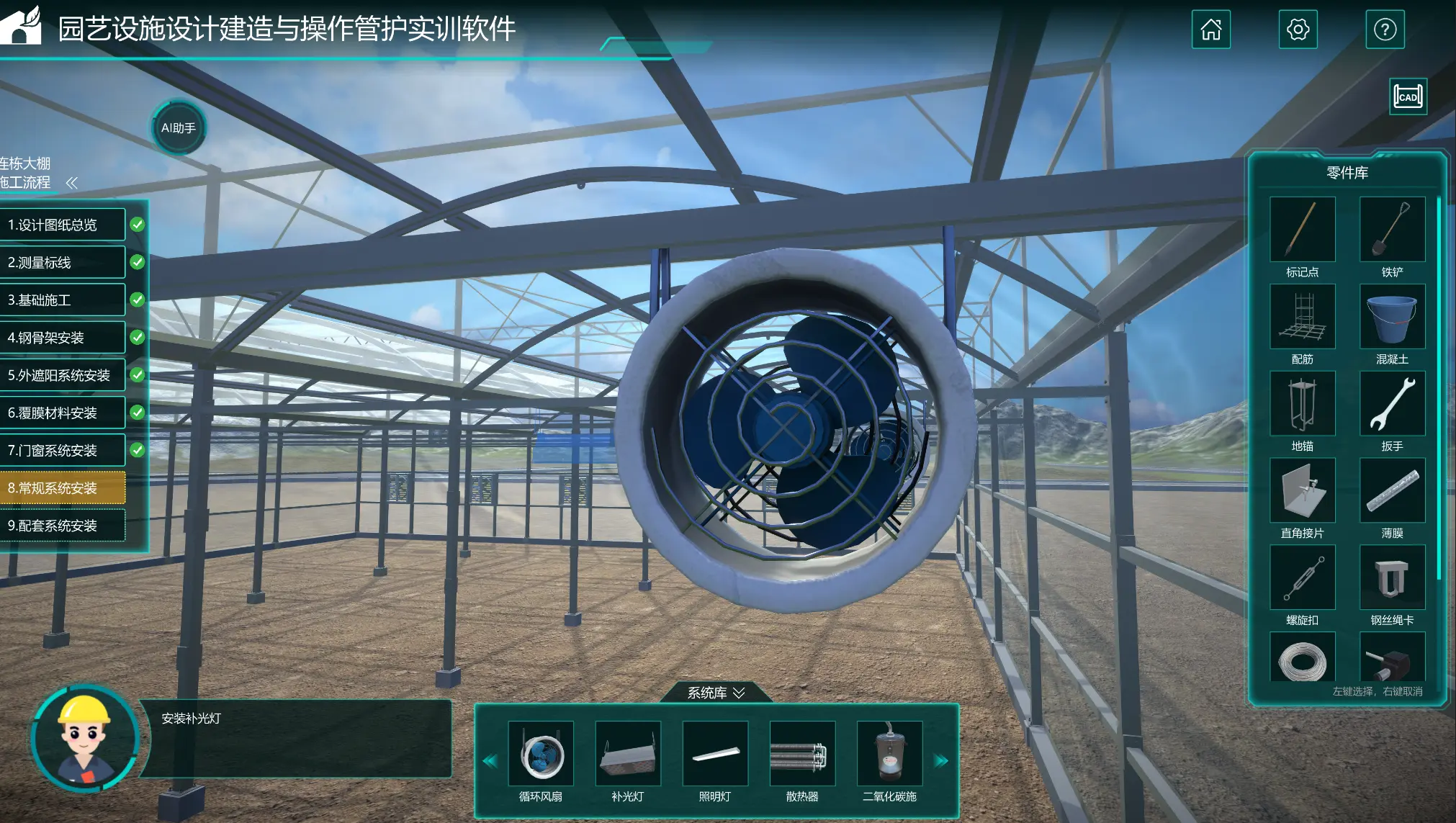Image resolution: width=1456 pixels, height=823 pixels.
Task: Choose step 8.常规系统安装
Action: pos(63,488)
